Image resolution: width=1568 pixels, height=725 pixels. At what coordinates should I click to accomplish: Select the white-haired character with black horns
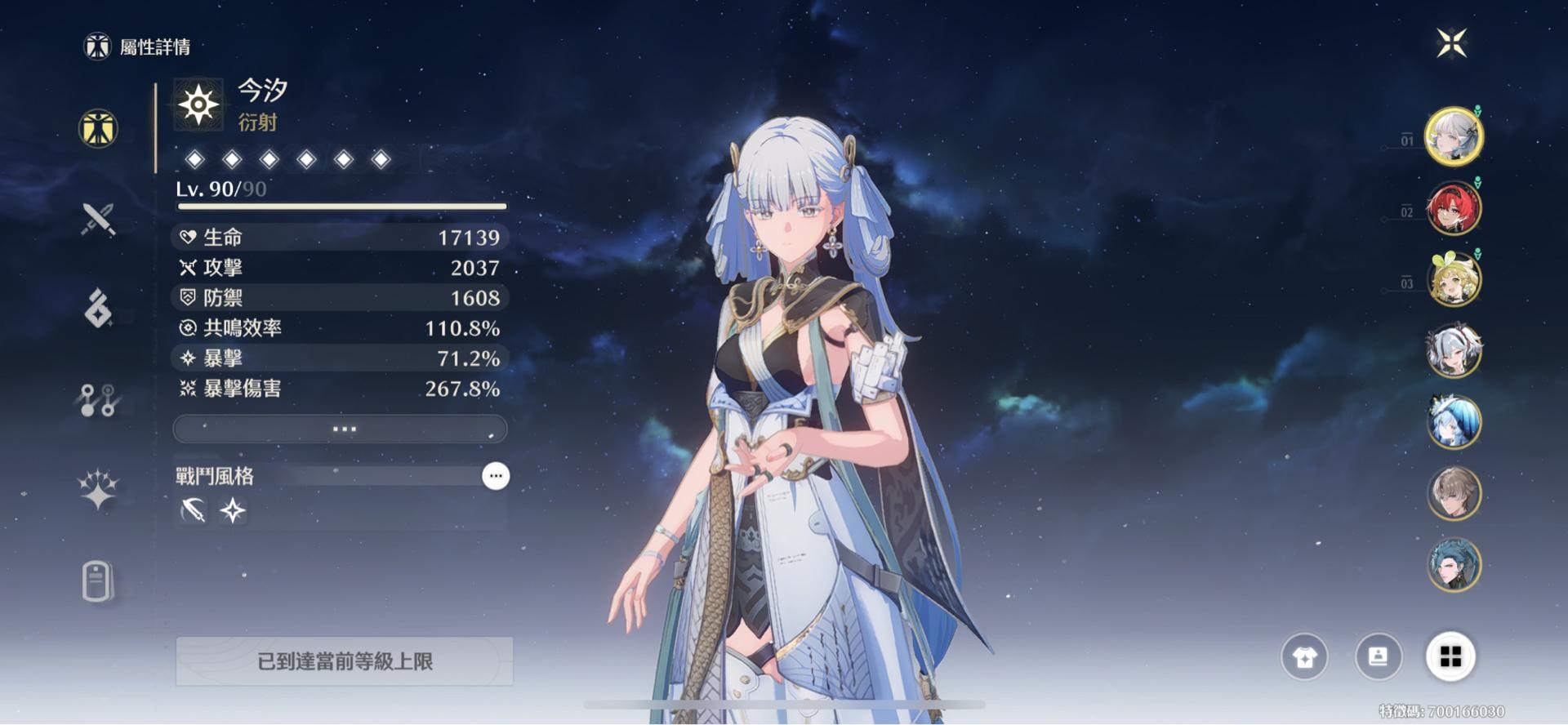(1454, 351)
